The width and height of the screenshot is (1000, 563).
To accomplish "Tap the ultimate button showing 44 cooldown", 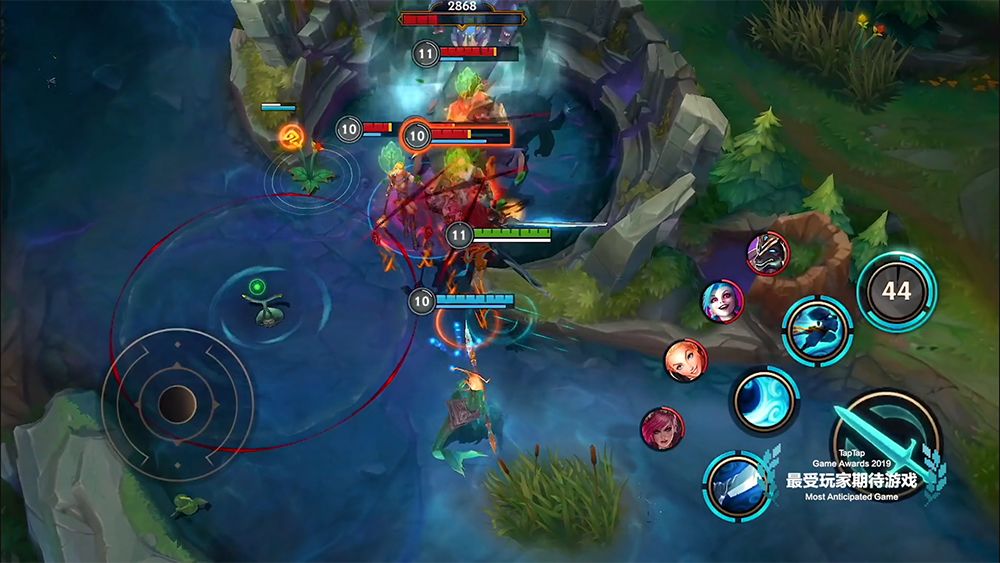I will (x=896, y=291).
